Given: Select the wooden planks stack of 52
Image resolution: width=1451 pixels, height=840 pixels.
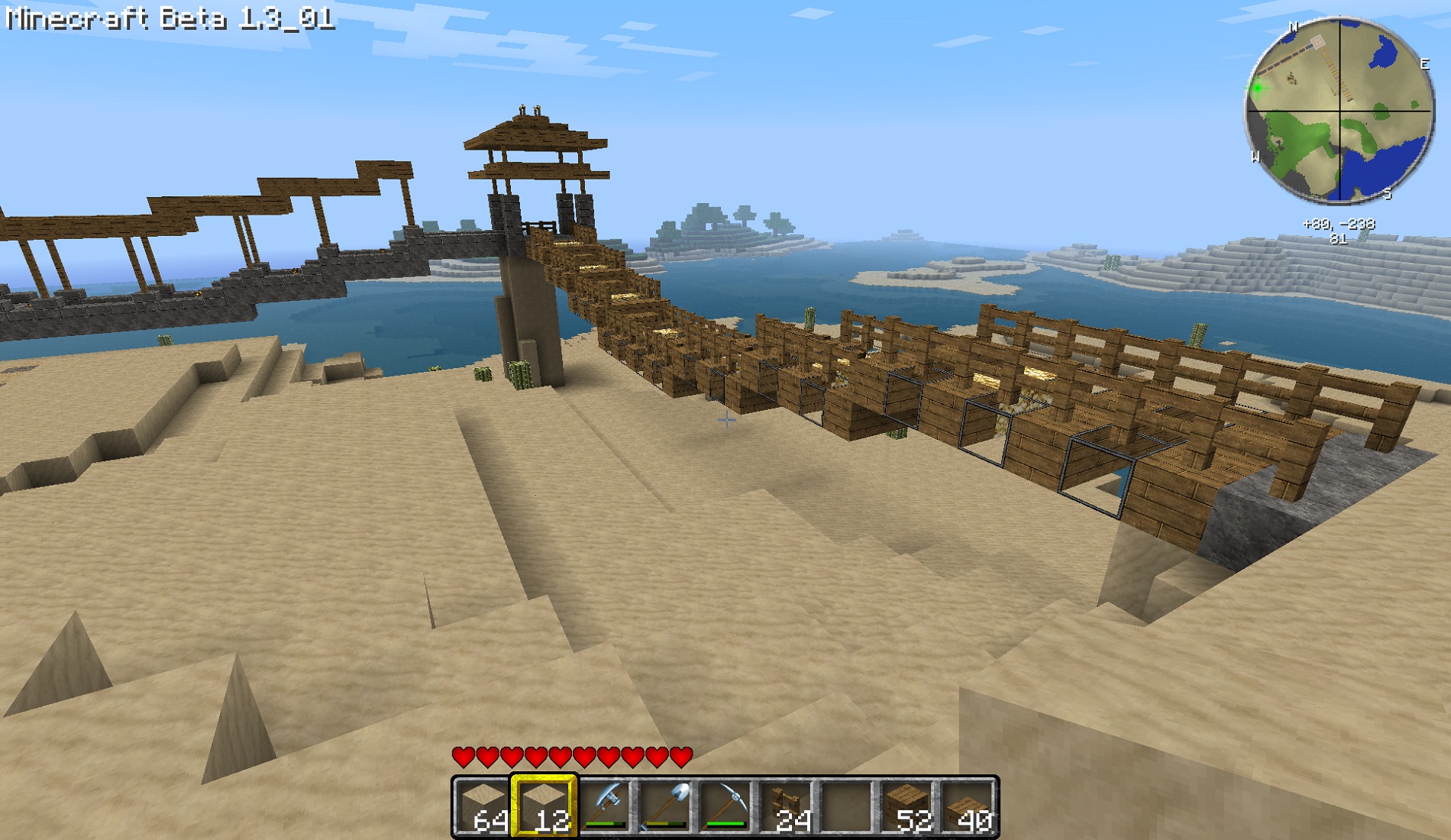Looking at the screenshot, I should (908, 807).
